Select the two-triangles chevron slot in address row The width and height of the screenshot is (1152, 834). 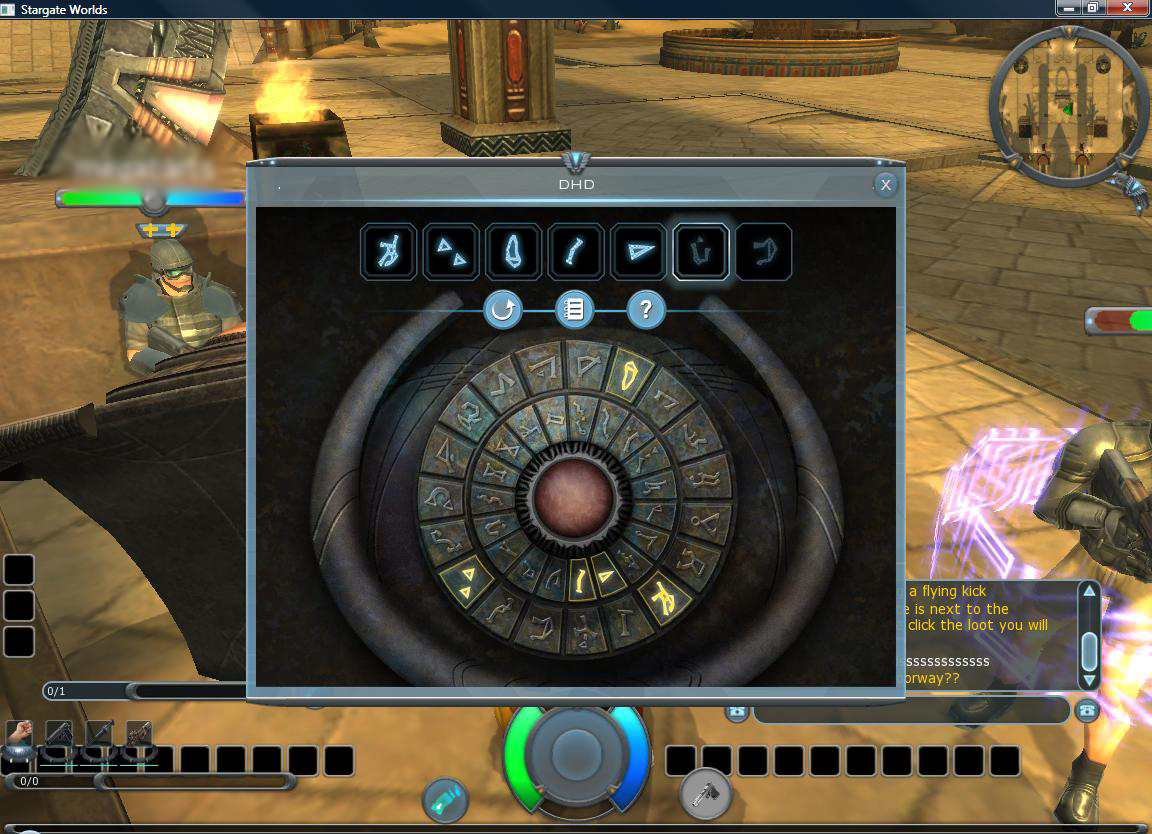(451, 251)
